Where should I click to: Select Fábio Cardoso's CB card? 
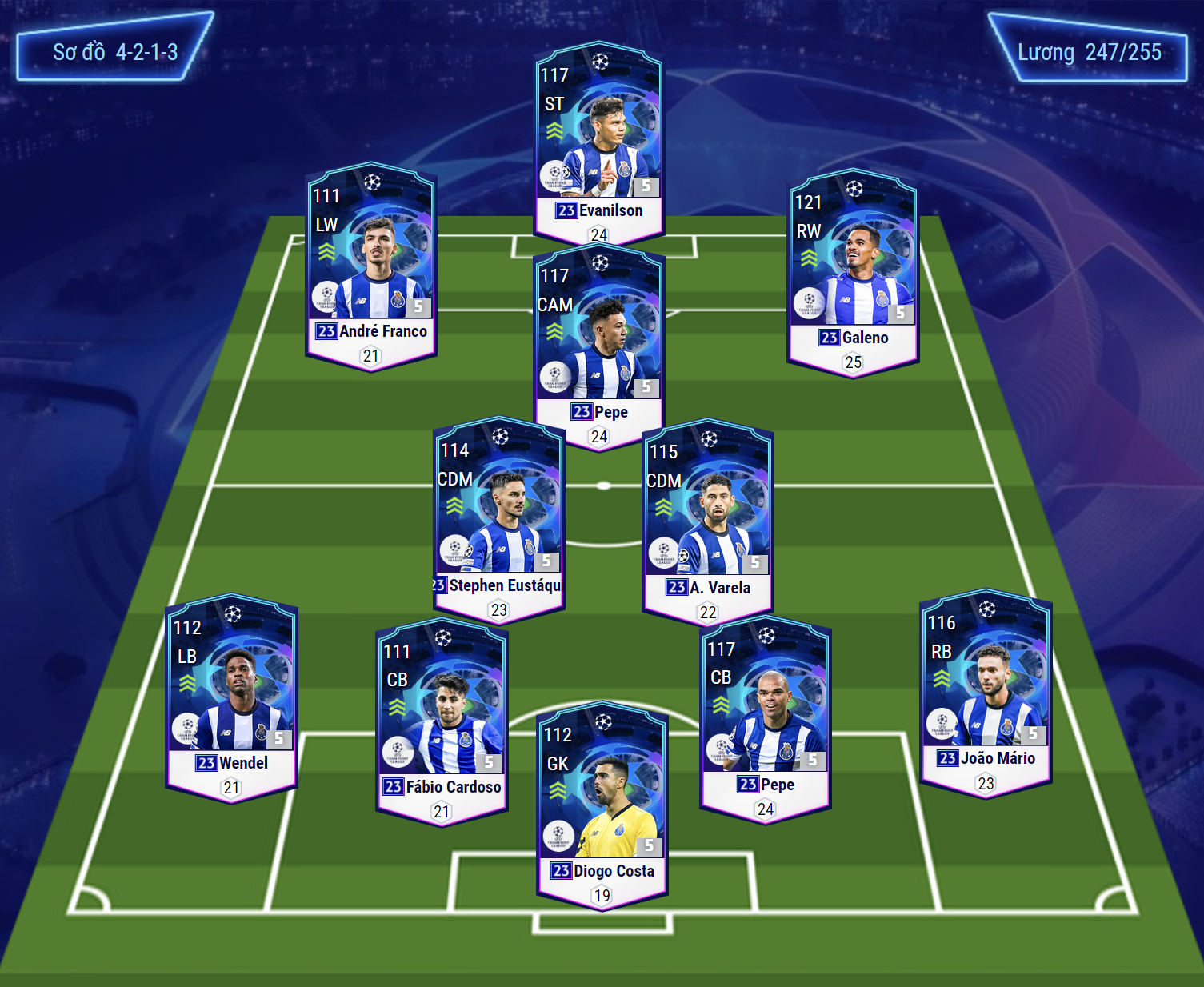[442, 718]
